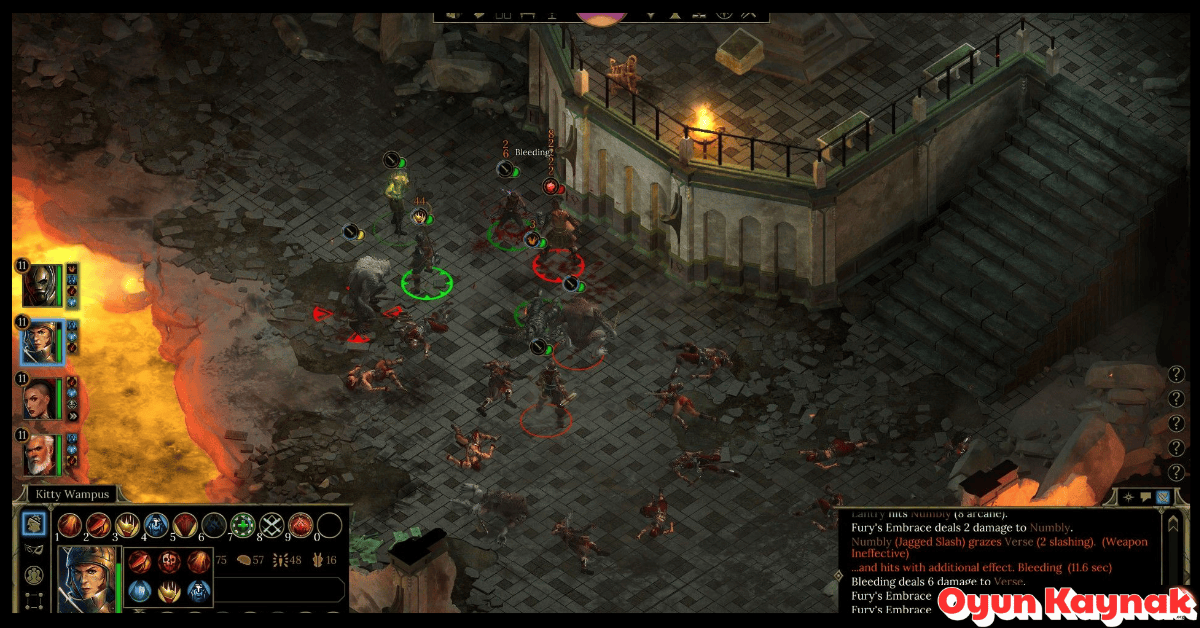This screenshot has height=628, width=1200.
Task: Use the clawed ability in slot 3
Action: pyautogui.click(x=127, y=526)
